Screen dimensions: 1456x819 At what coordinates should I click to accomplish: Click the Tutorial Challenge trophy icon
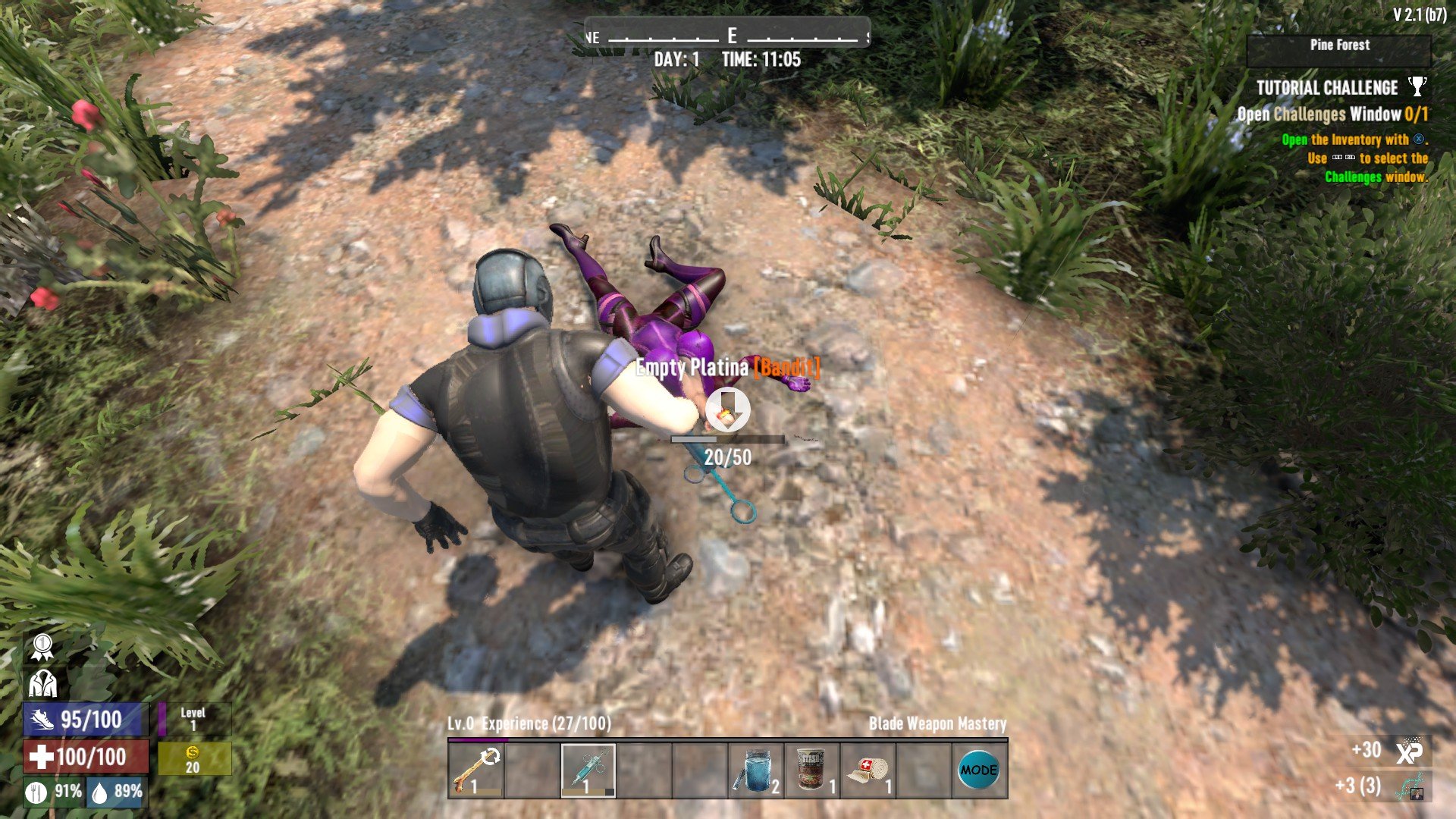pos(1417,87)
